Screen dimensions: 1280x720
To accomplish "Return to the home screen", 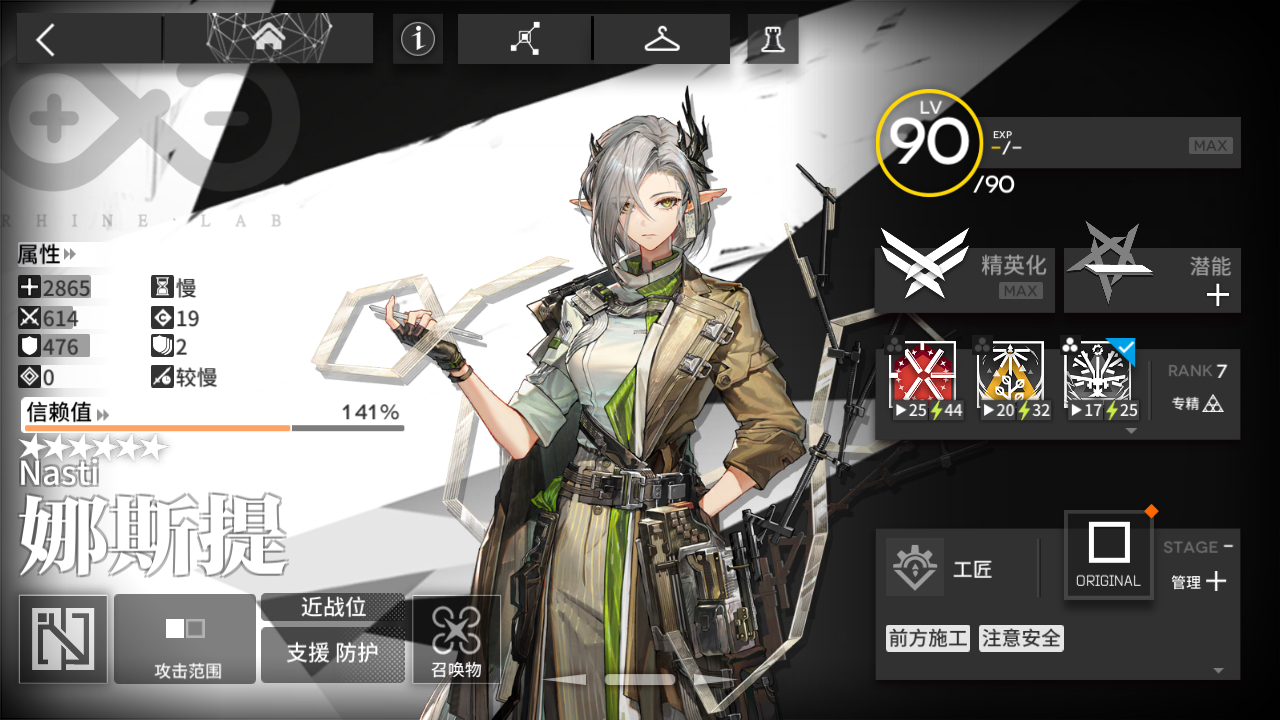I will [267, 39].
